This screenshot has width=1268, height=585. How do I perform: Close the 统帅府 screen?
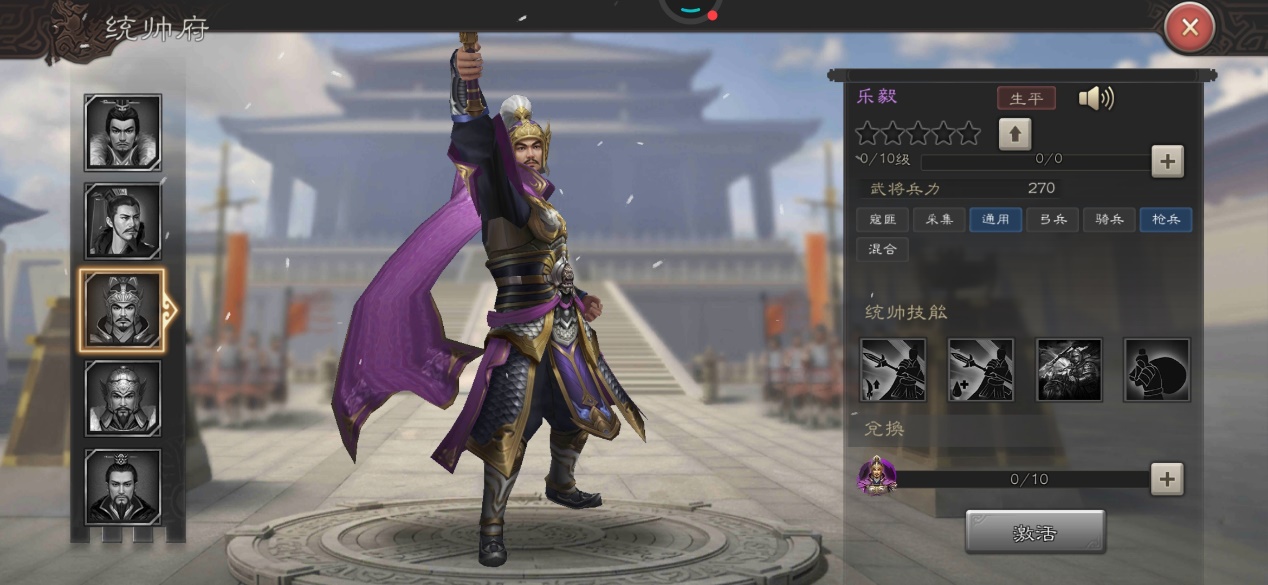(1189, 28)
